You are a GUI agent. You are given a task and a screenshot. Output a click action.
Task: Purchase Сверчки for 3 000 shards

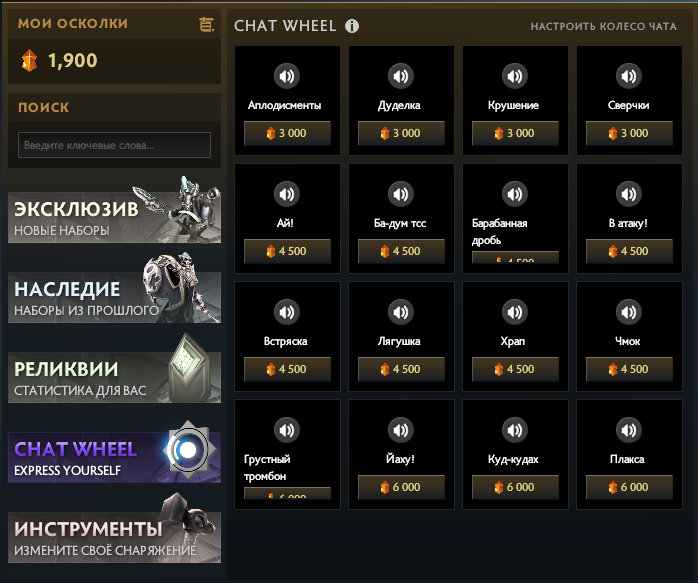[x=629, y=133]
